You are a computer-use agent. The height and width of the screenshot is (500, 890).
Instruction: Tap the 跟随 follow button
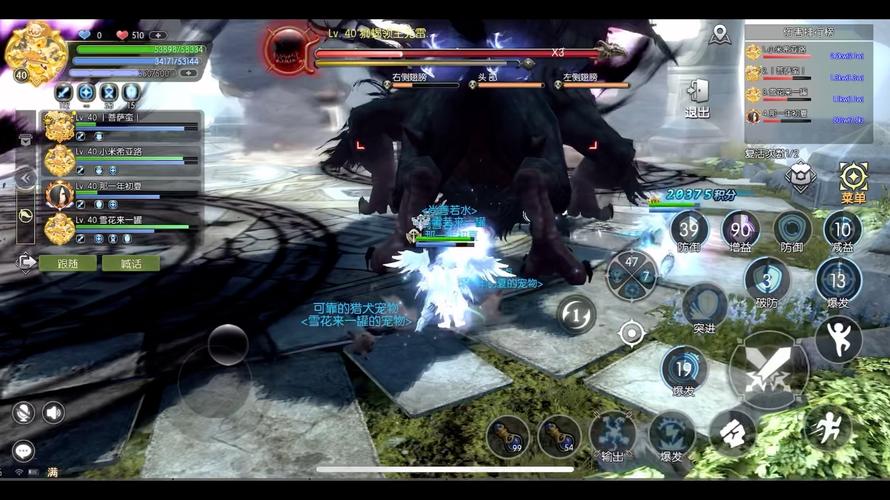68,263
